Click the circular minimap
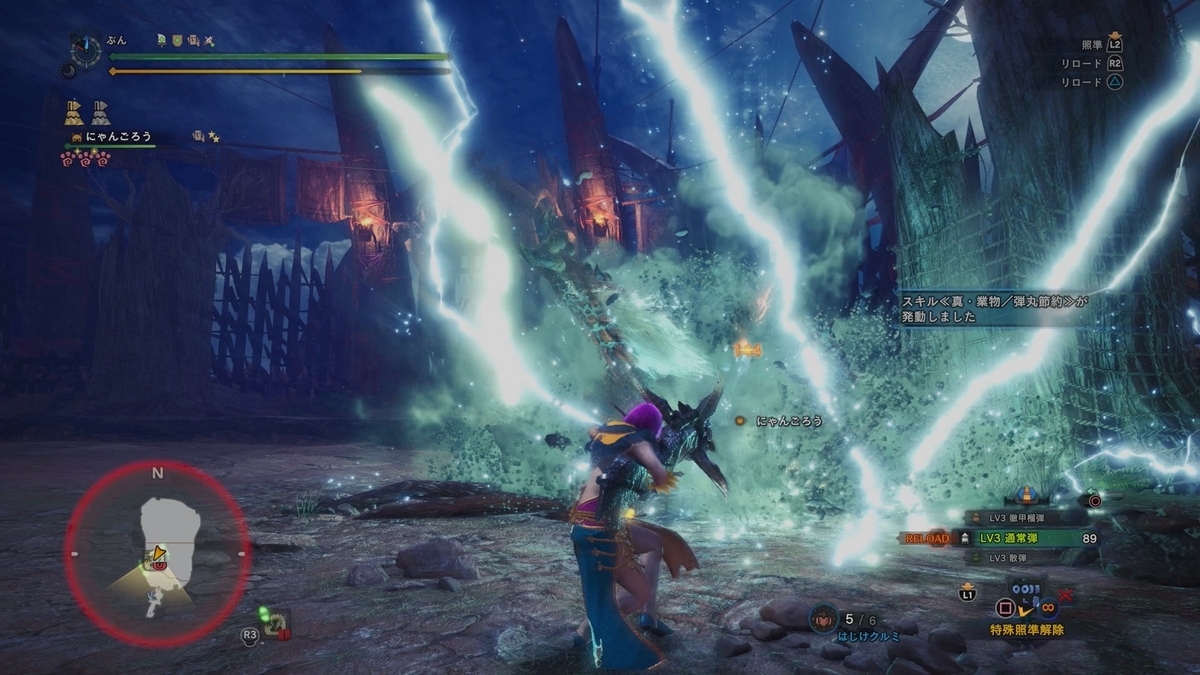Screen dimensions: 1200x675 click(157, 553)
